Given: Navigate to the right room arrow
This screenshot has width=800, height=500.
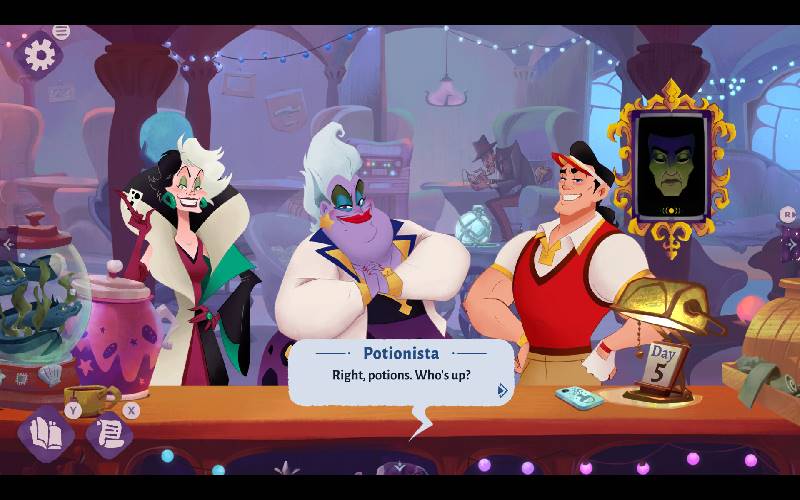Looking at the screenshot, I should click(791, 243).
